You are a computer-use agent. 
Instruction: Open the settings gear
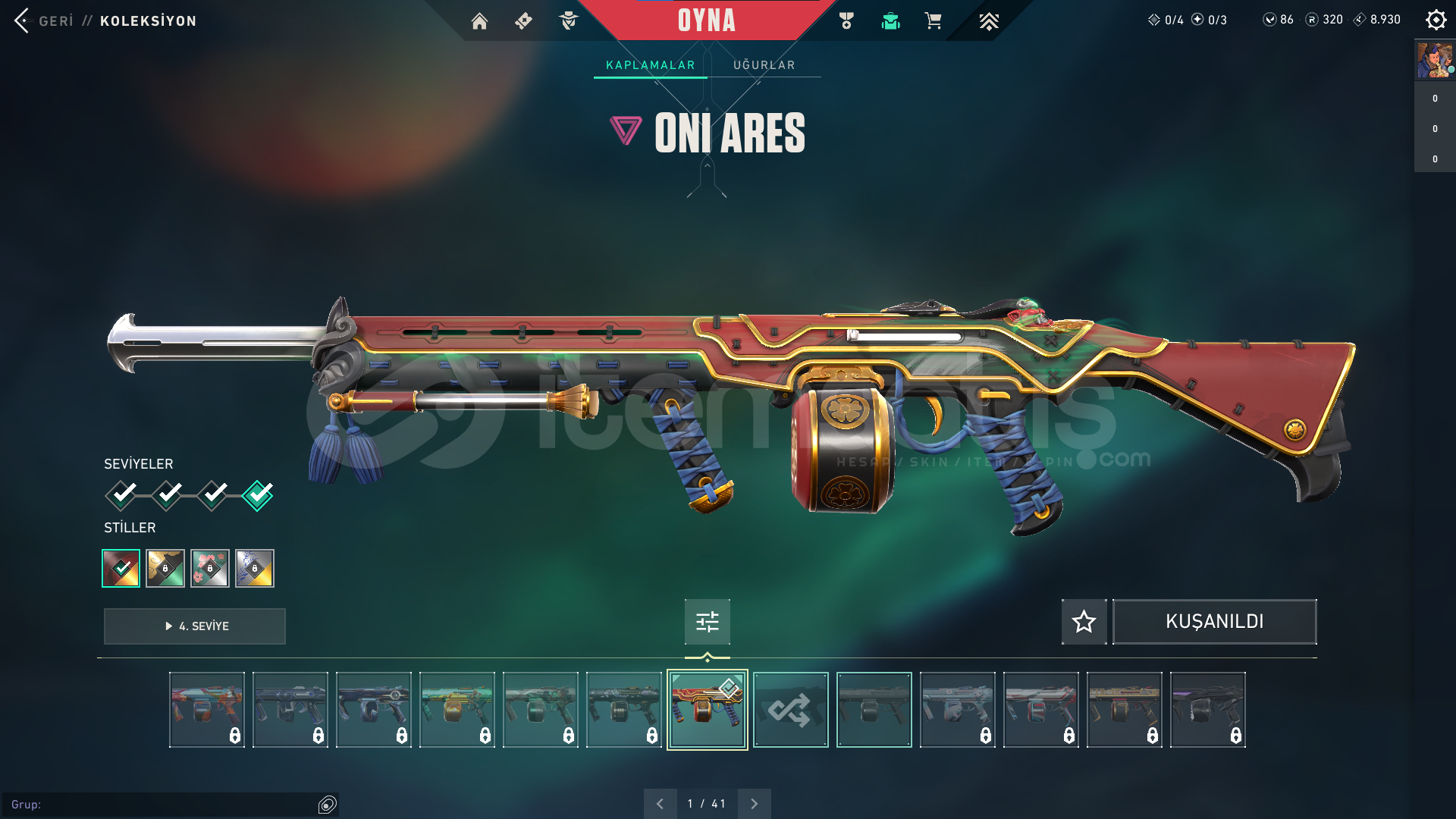click(x=1436, y=20)
